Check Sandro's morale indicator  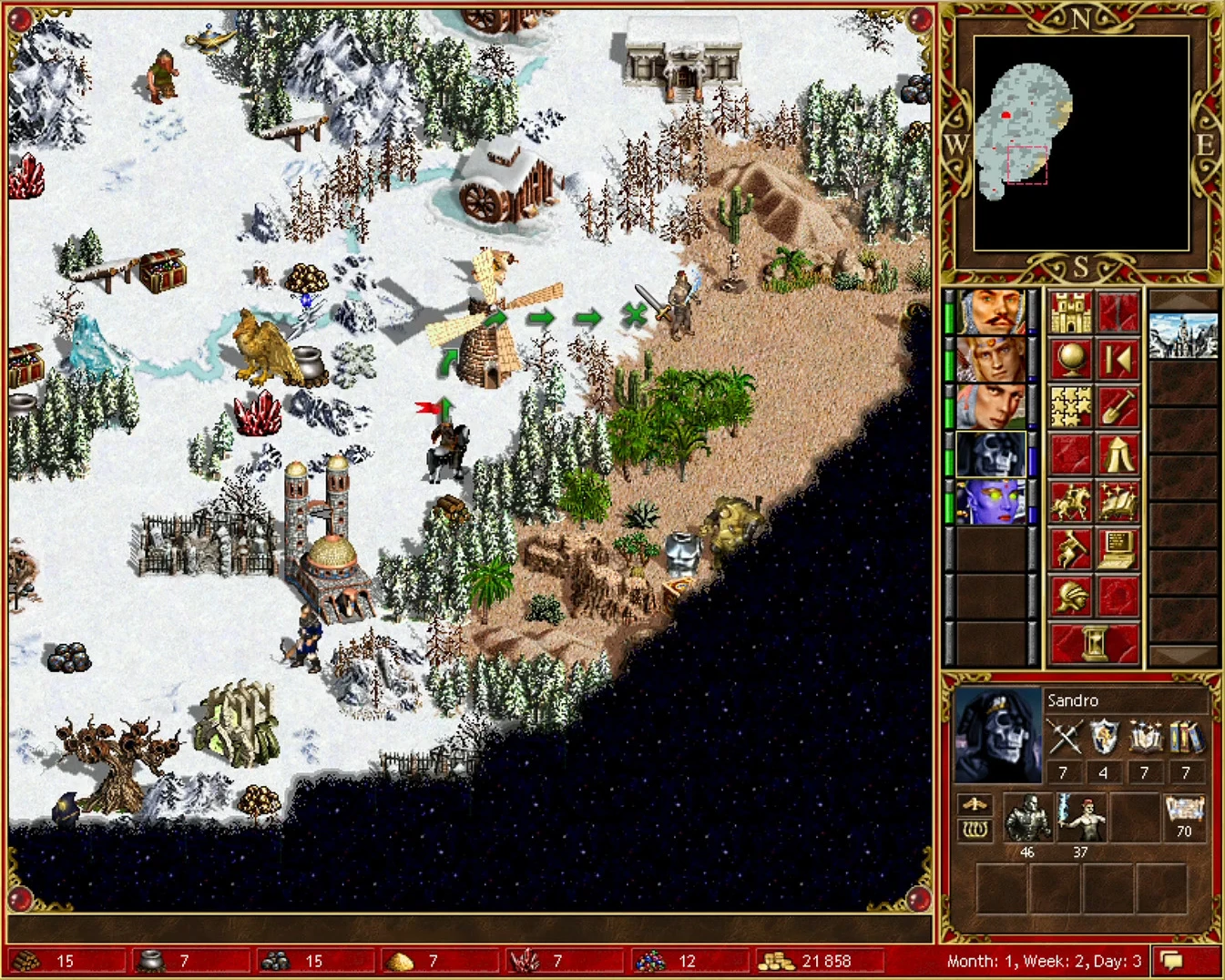tap(975, 805)
